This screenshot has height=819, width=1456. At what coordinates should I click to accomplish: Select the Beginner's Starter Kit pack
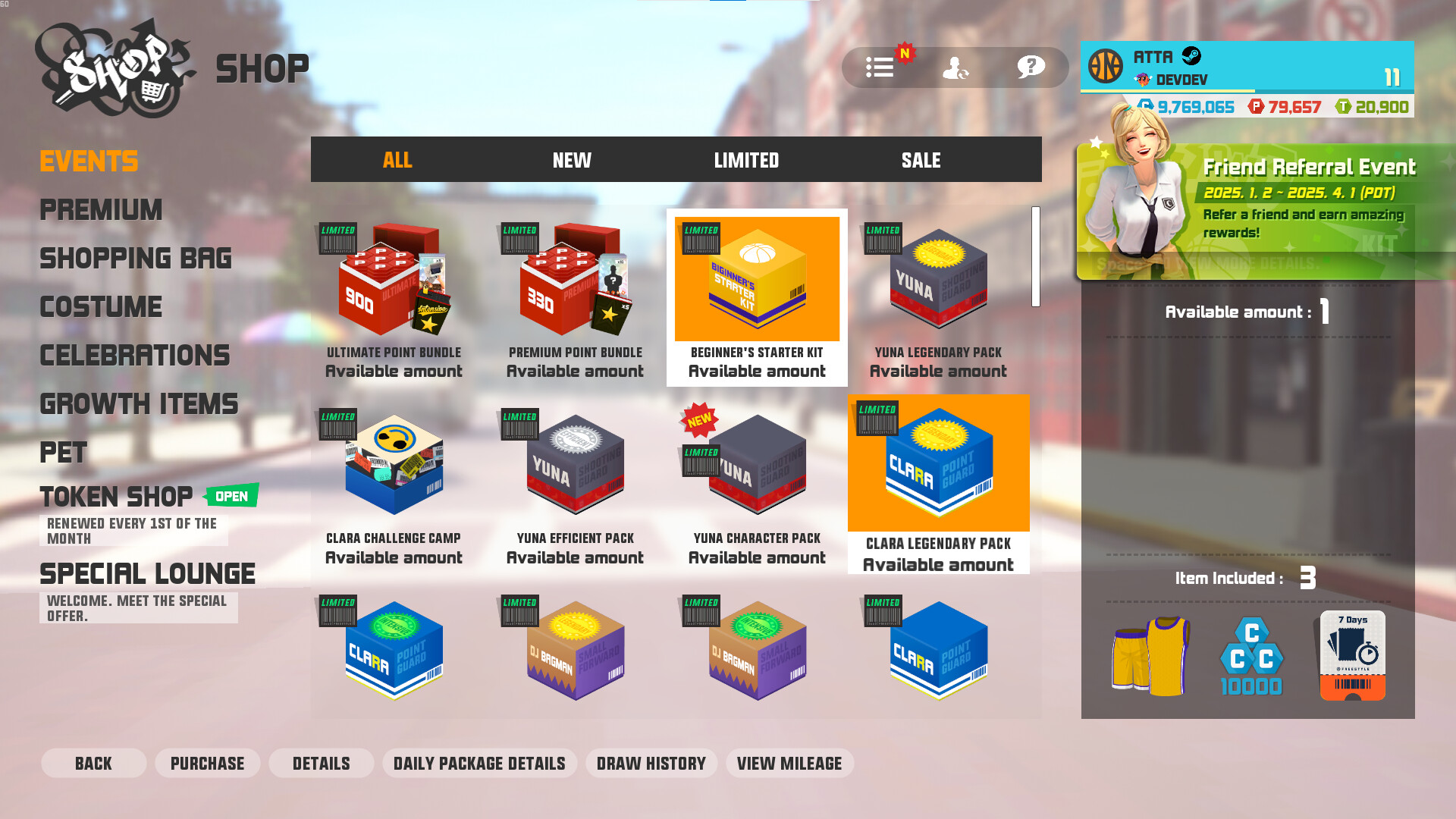pos(756,279)
